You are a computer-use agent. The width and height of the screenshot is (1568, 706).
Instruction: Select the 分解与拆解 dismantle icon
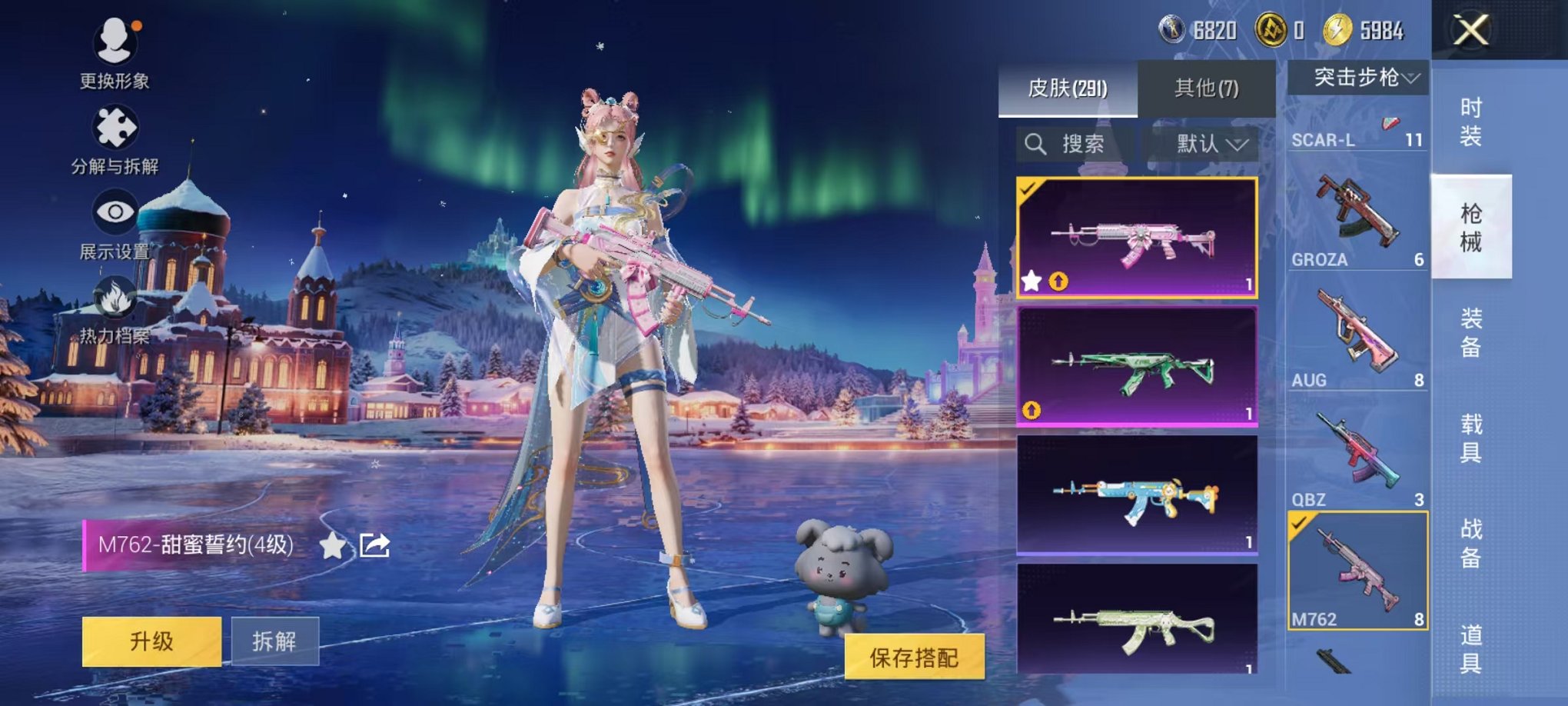(115, 127)
